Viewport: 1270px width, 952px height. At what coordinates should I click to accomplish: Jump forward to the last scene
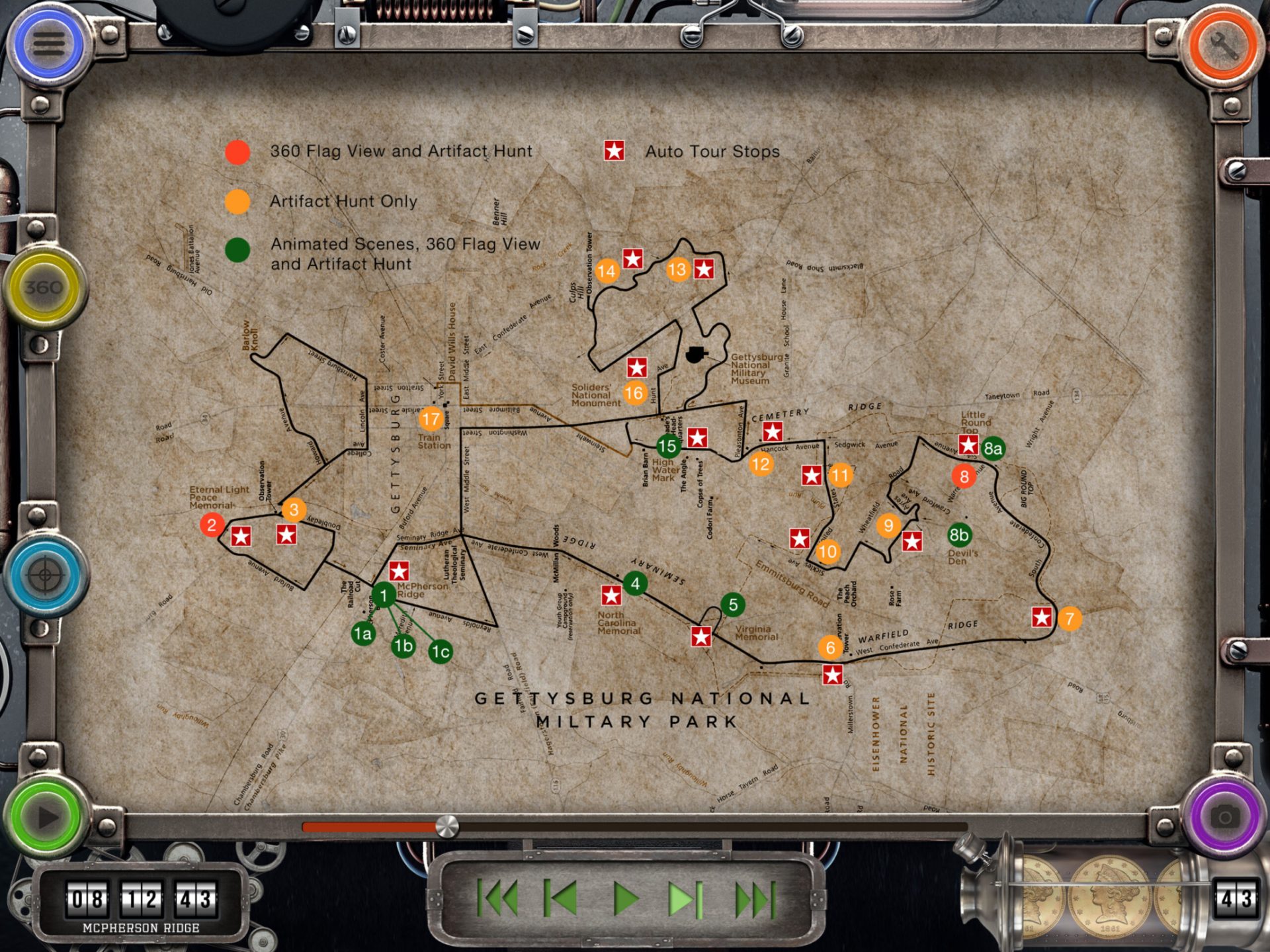753,898
